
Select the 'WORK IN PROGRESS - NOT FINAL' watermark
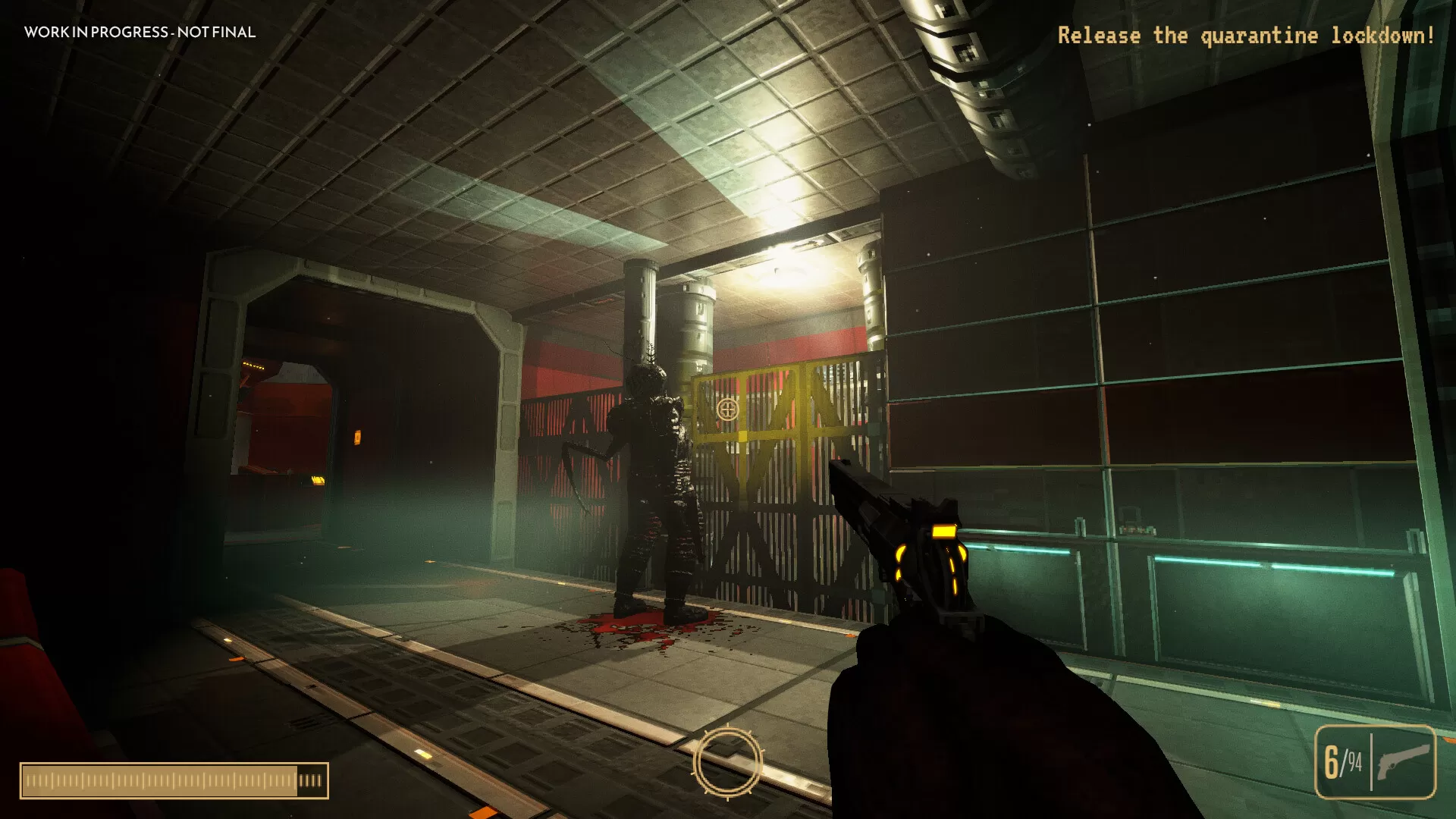coord(140,33)
